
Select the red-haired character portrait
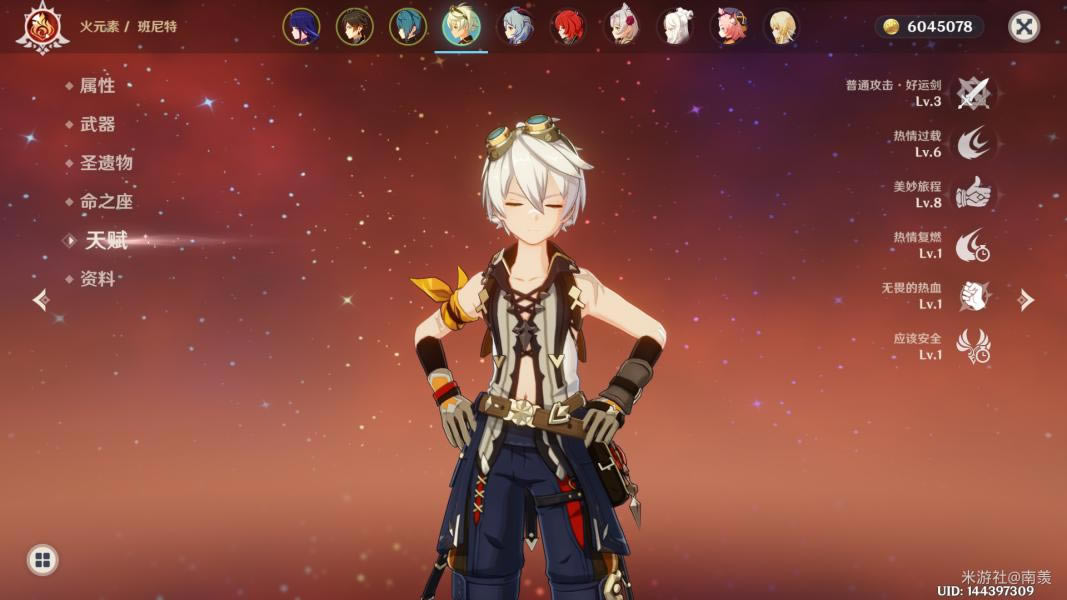(569, 27)
